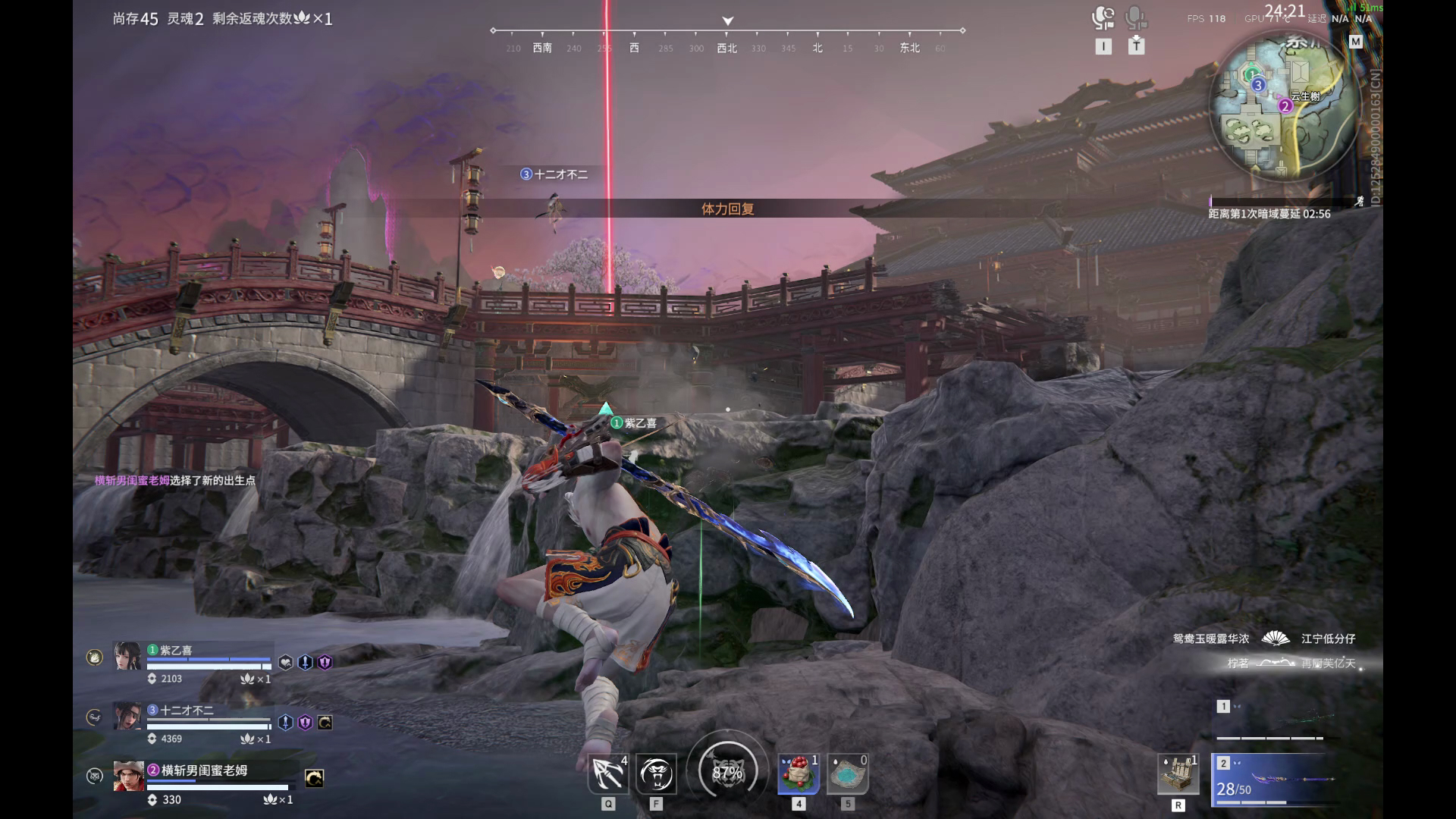The height and width of the screenshot is (819, 1456).
Task: Click the gold dragon icon beside 横斩男闺蜜老姆
Action: (314, 778)
